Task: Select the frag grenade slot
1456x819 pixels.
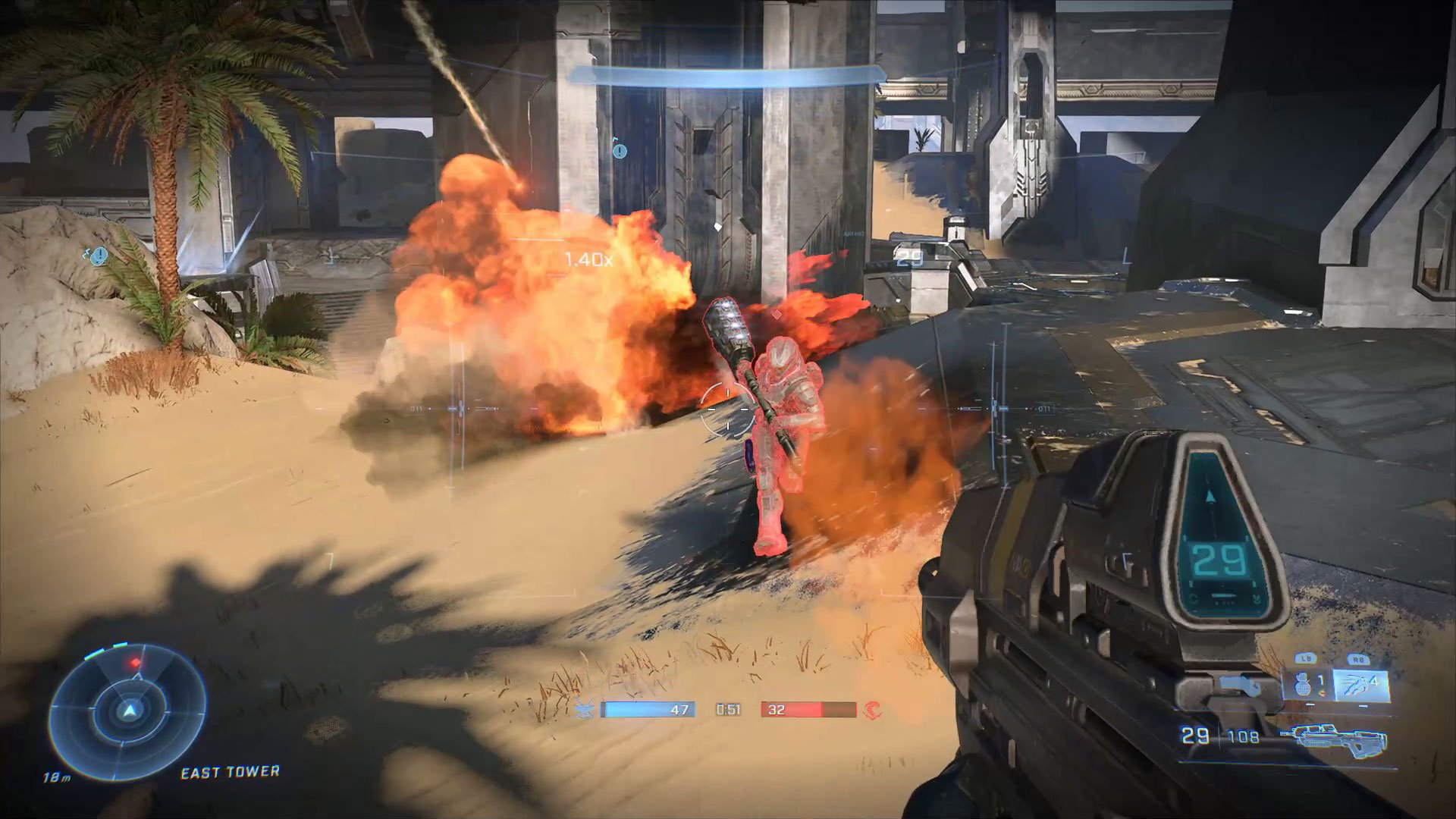Action: (1304, 685)
